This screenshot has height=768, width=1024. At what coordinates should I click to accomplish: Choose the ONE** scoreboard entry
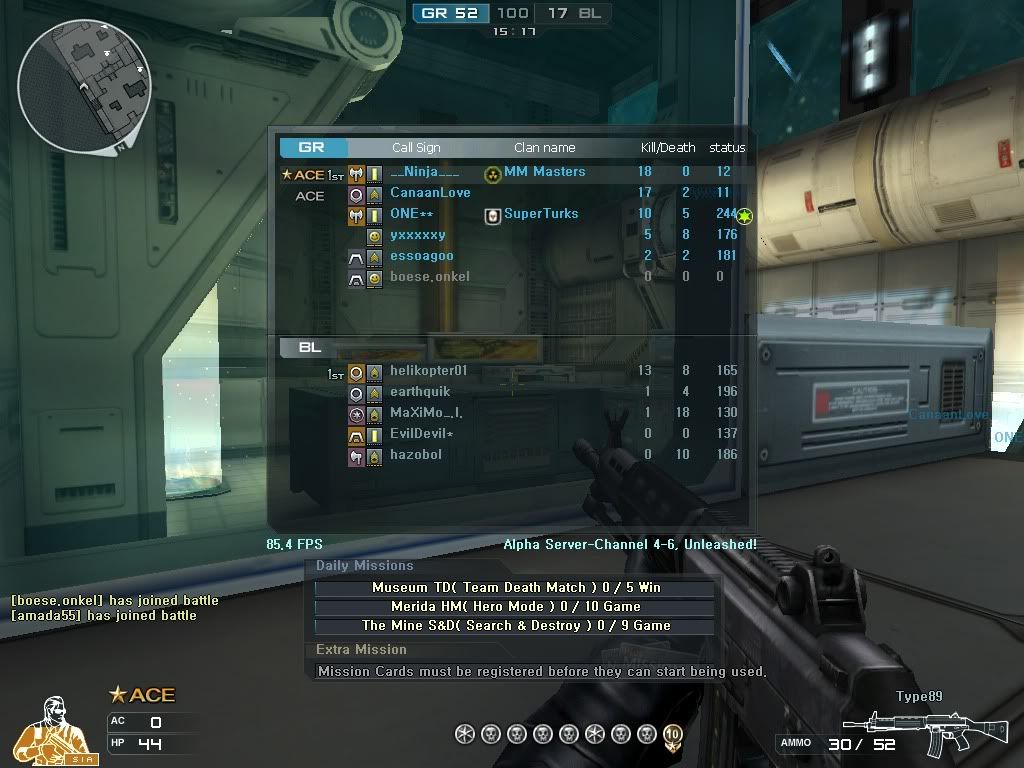pos(412,214)
